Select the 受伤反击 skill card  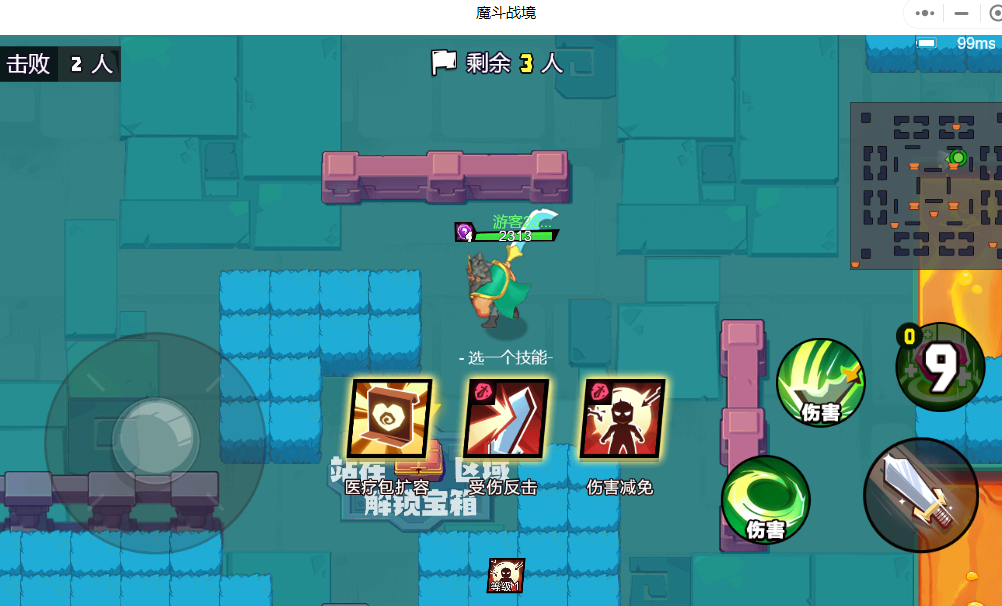click(x=506, y=418)
